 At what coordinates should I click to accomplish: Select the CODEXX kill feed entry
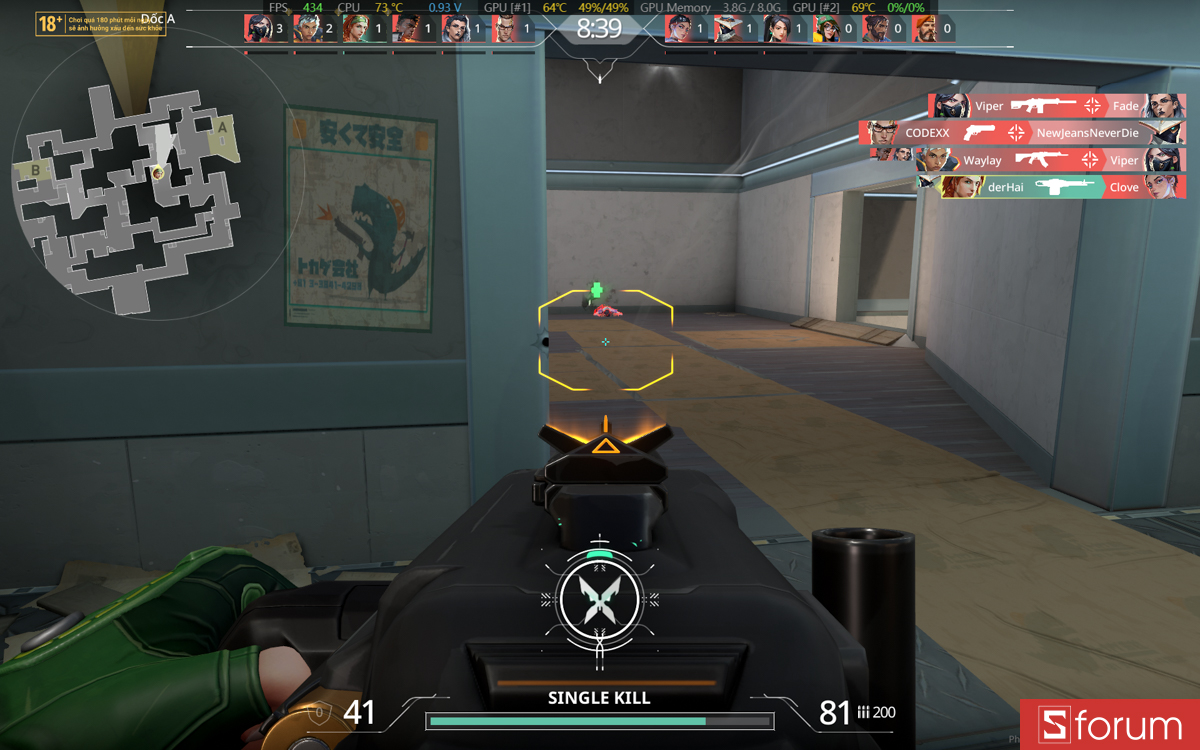1021,132
